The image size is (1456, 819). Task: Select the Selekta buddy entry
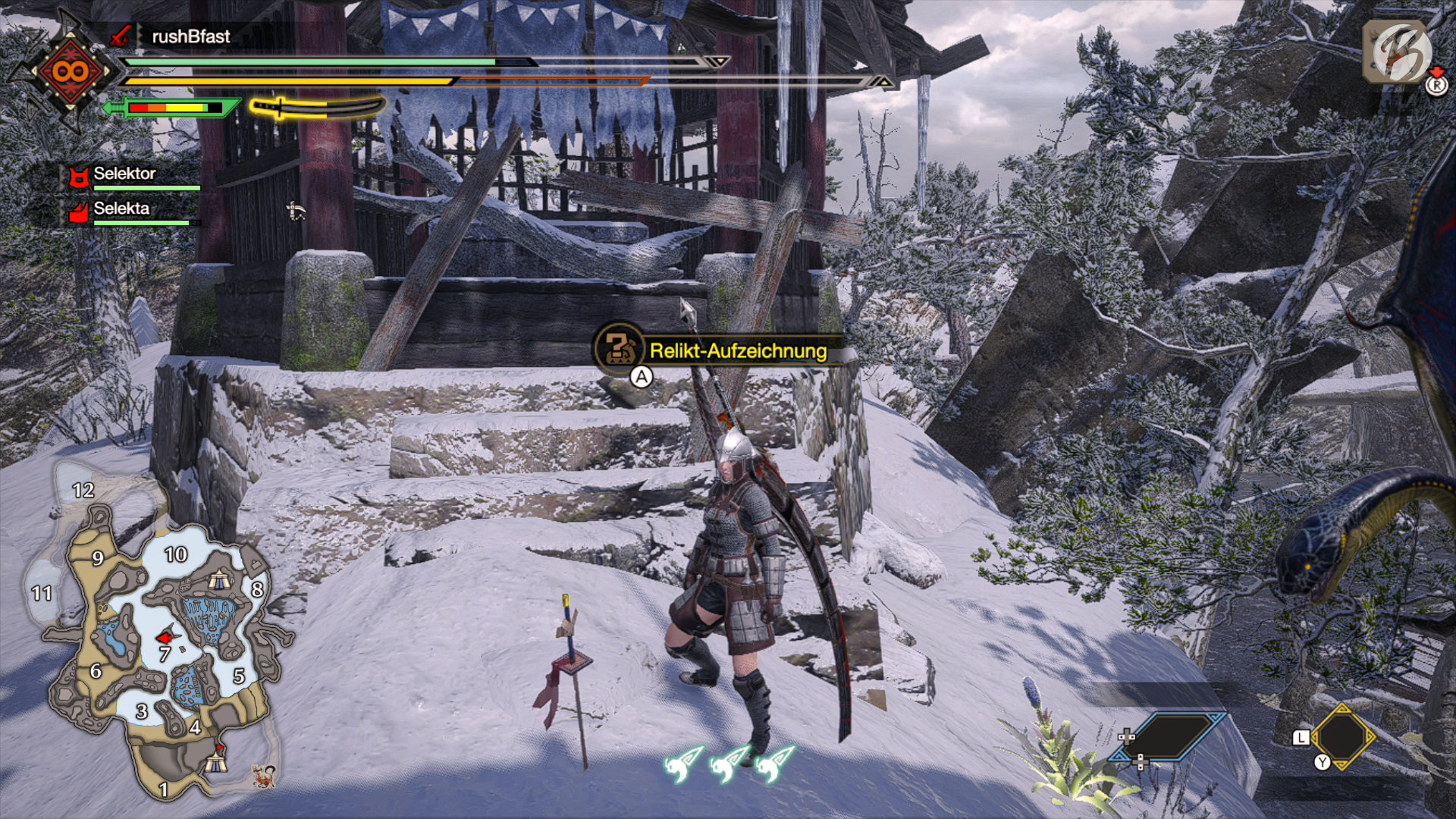point(121,209)
